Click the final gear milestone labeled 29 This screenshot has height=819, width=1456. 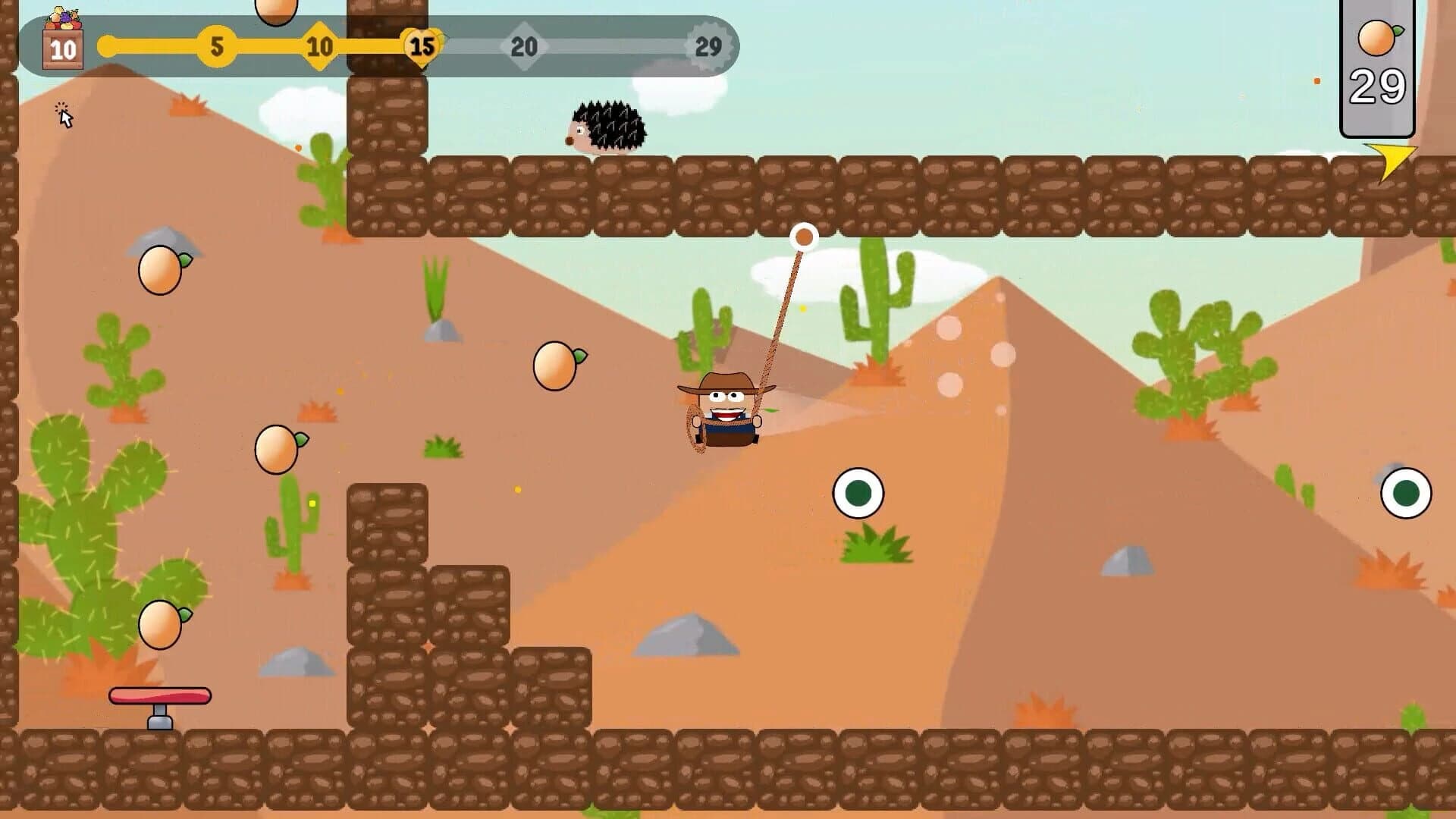[709, 47]
